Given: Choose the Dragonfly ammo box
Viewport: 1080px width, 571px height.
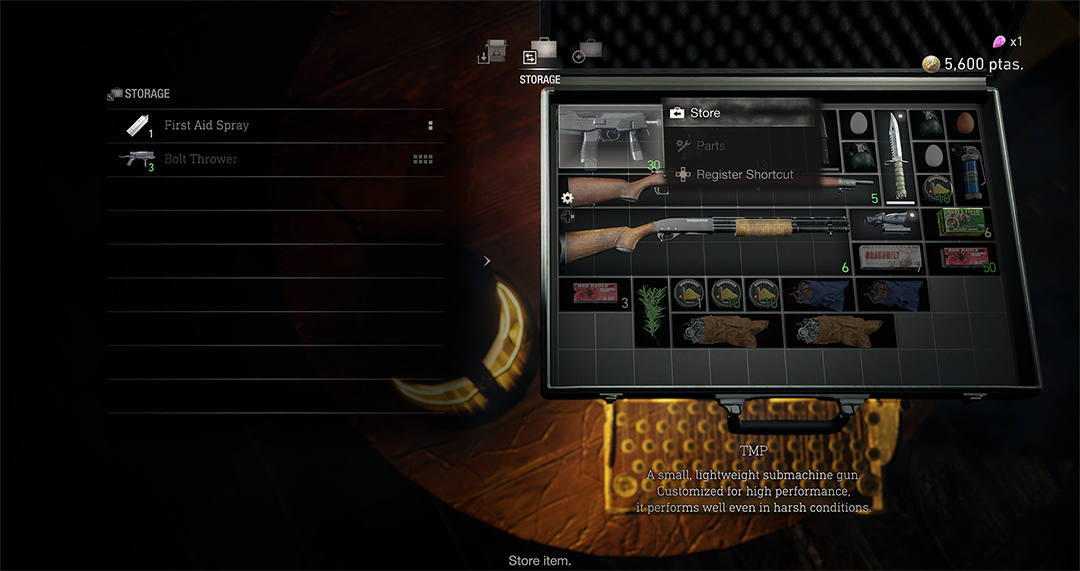Looking at the screenshot, I should tap(887, 256).
